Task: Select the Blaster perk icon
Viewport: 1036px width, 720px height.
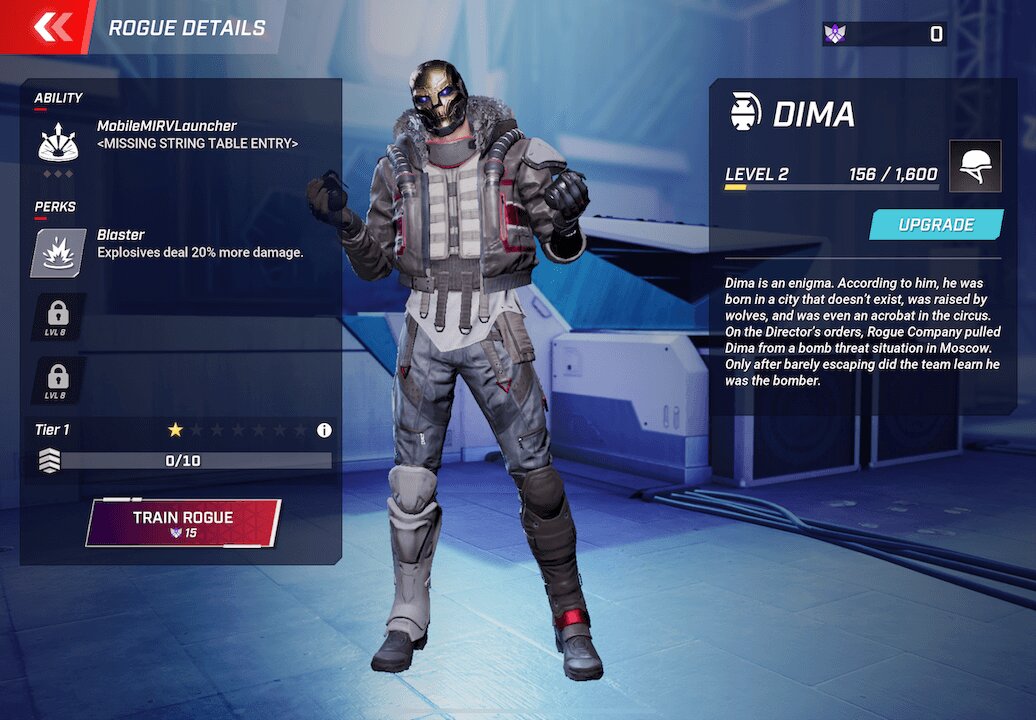Action: [58, 253]
